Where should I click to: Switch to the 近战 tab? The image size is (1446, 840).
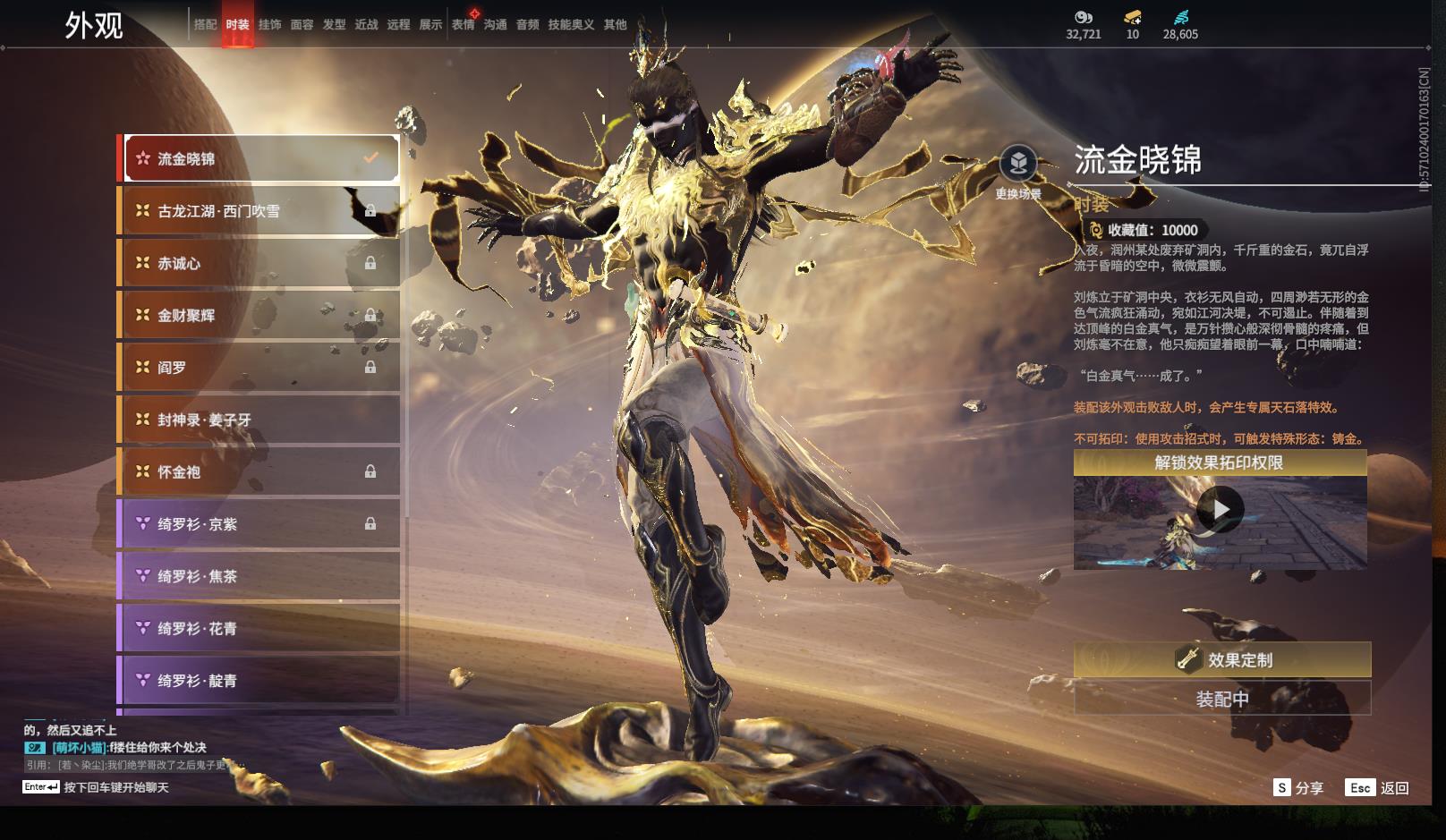[x=366, y=25]
